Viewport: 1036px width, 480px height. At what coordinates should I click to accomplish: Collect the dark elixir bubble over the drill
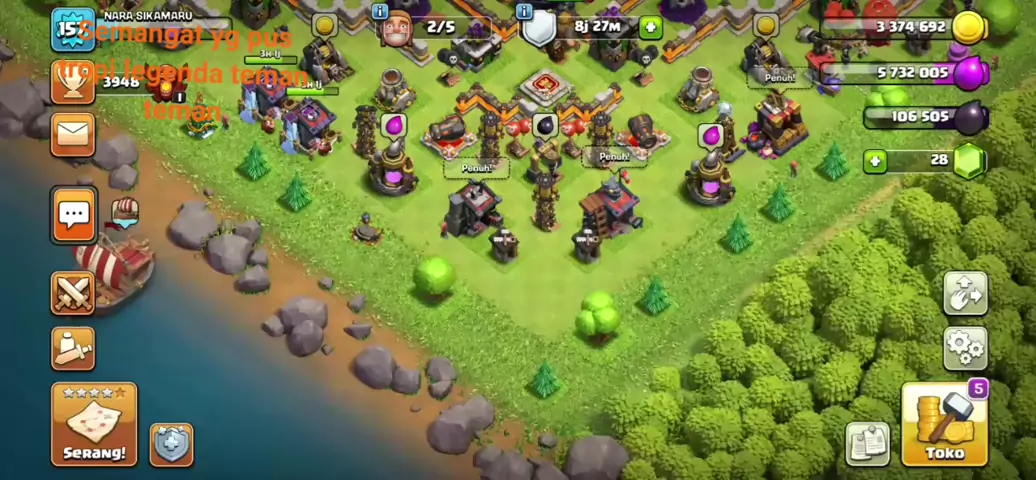coord(545,125)
